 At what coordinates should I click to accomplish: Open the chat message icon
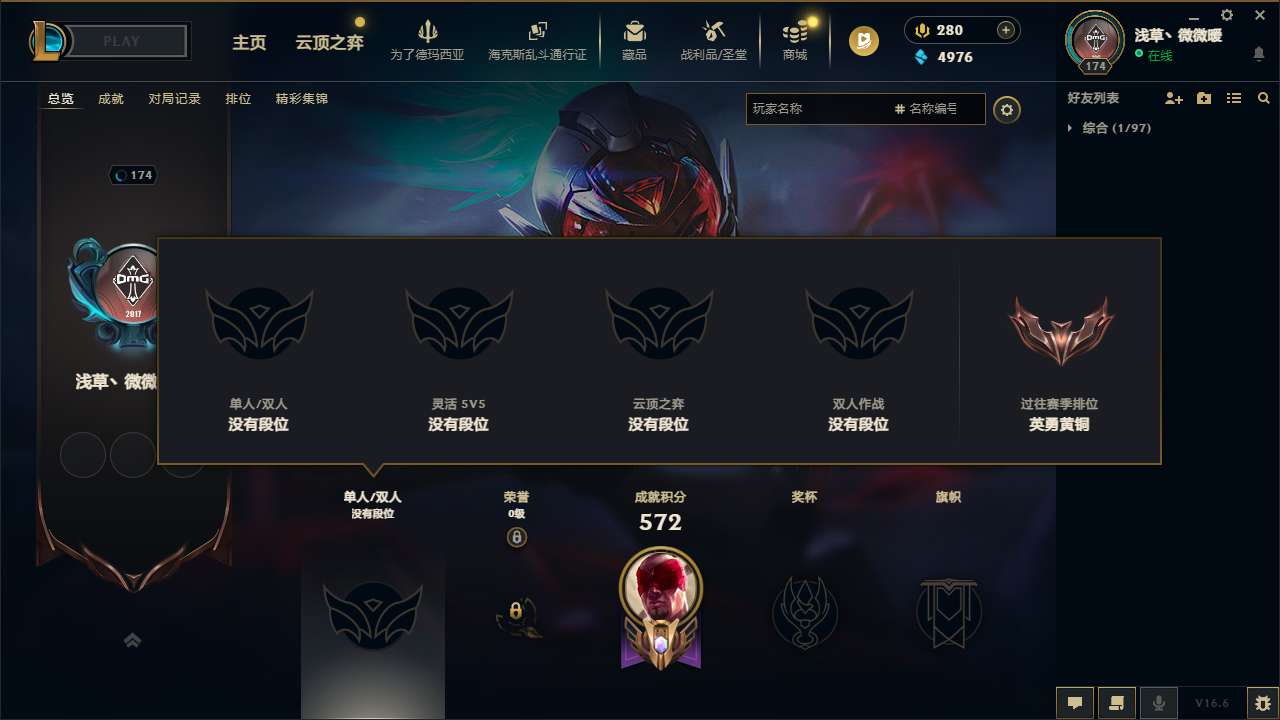[x=1075, y=703]
